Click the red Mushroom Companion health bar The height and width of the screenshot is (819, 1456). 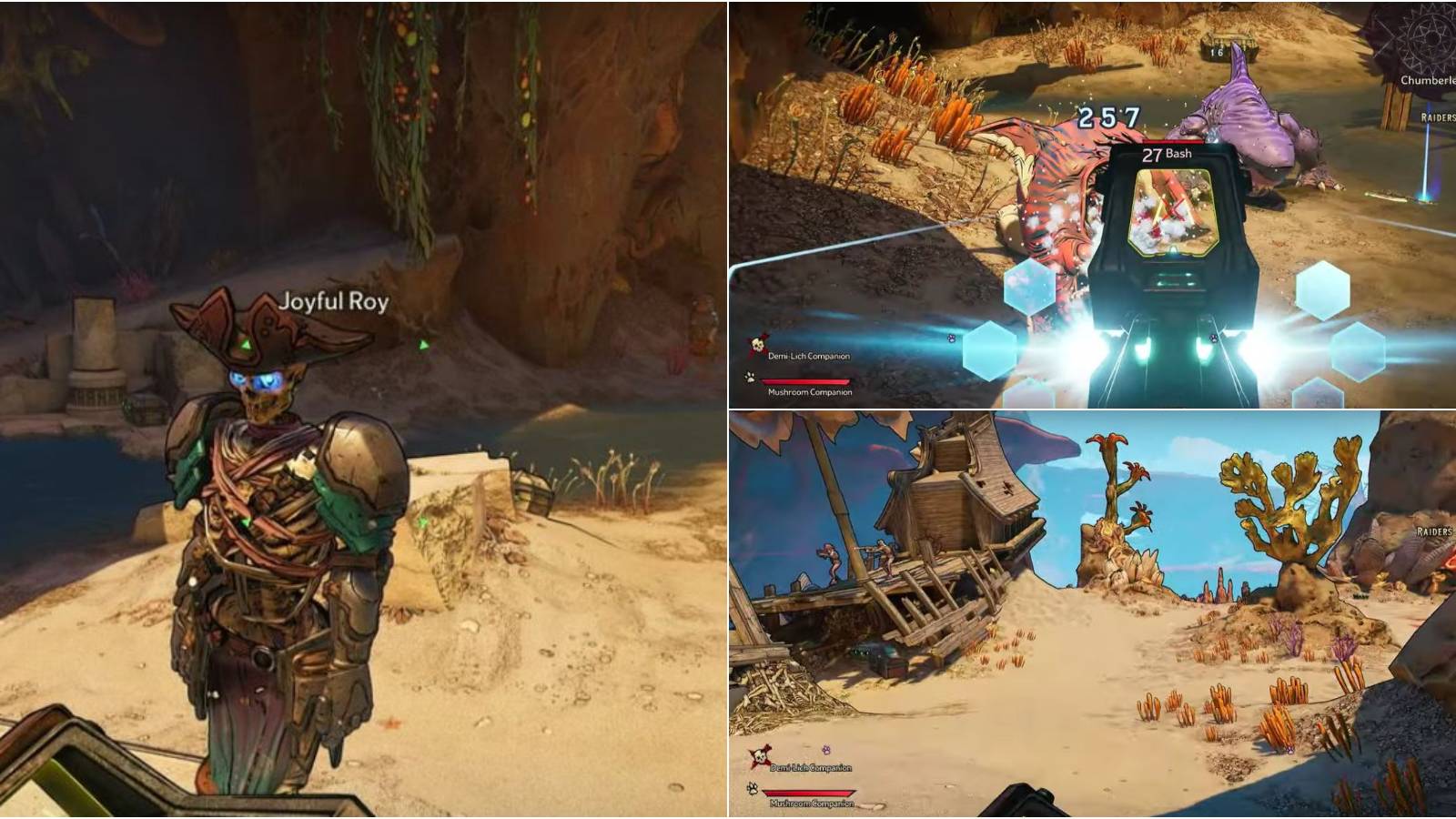coord(805,383)
